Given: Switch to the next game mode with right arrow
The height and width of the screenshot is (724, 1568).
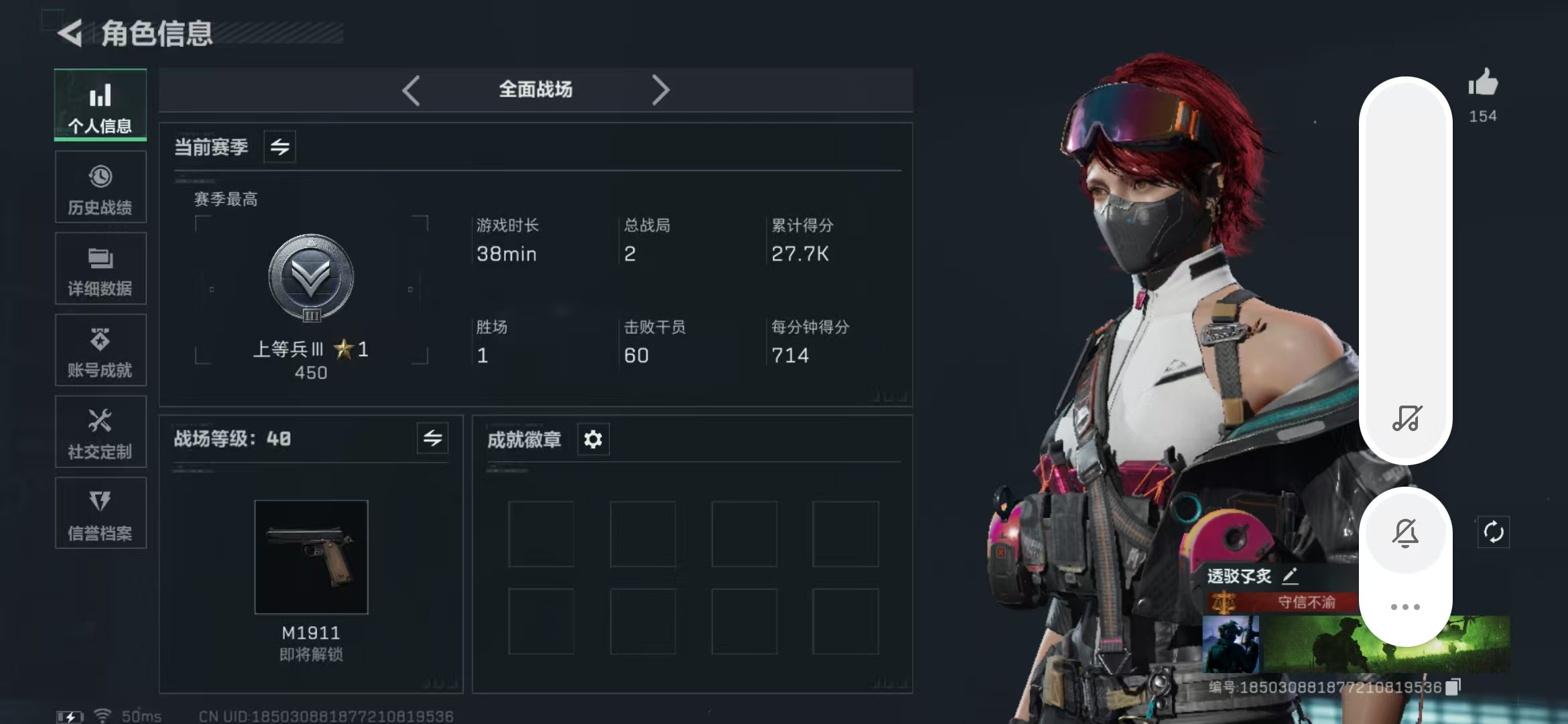Looking at the screenshot, I should pos(660,90).
